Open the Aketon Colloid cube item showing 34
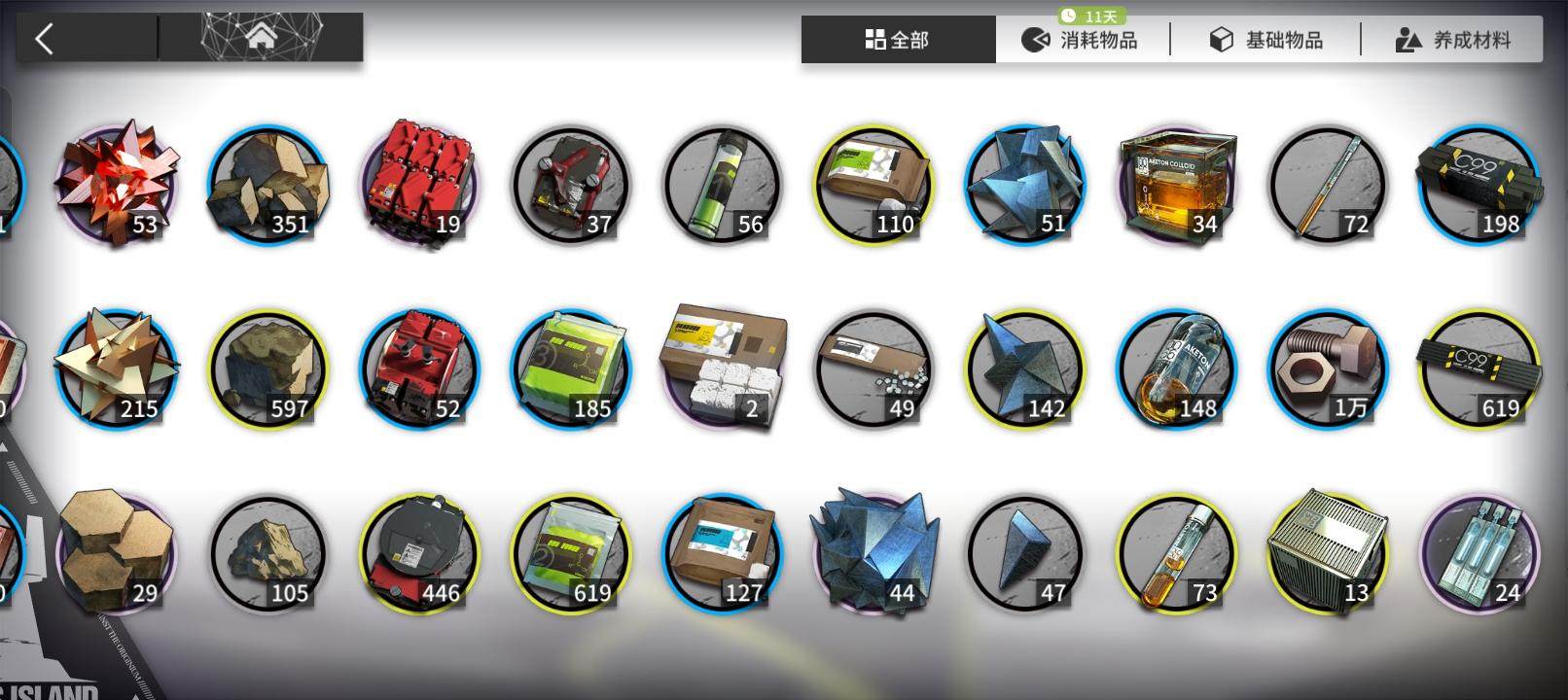The image size is (1568, 700). coord(1177,183)
